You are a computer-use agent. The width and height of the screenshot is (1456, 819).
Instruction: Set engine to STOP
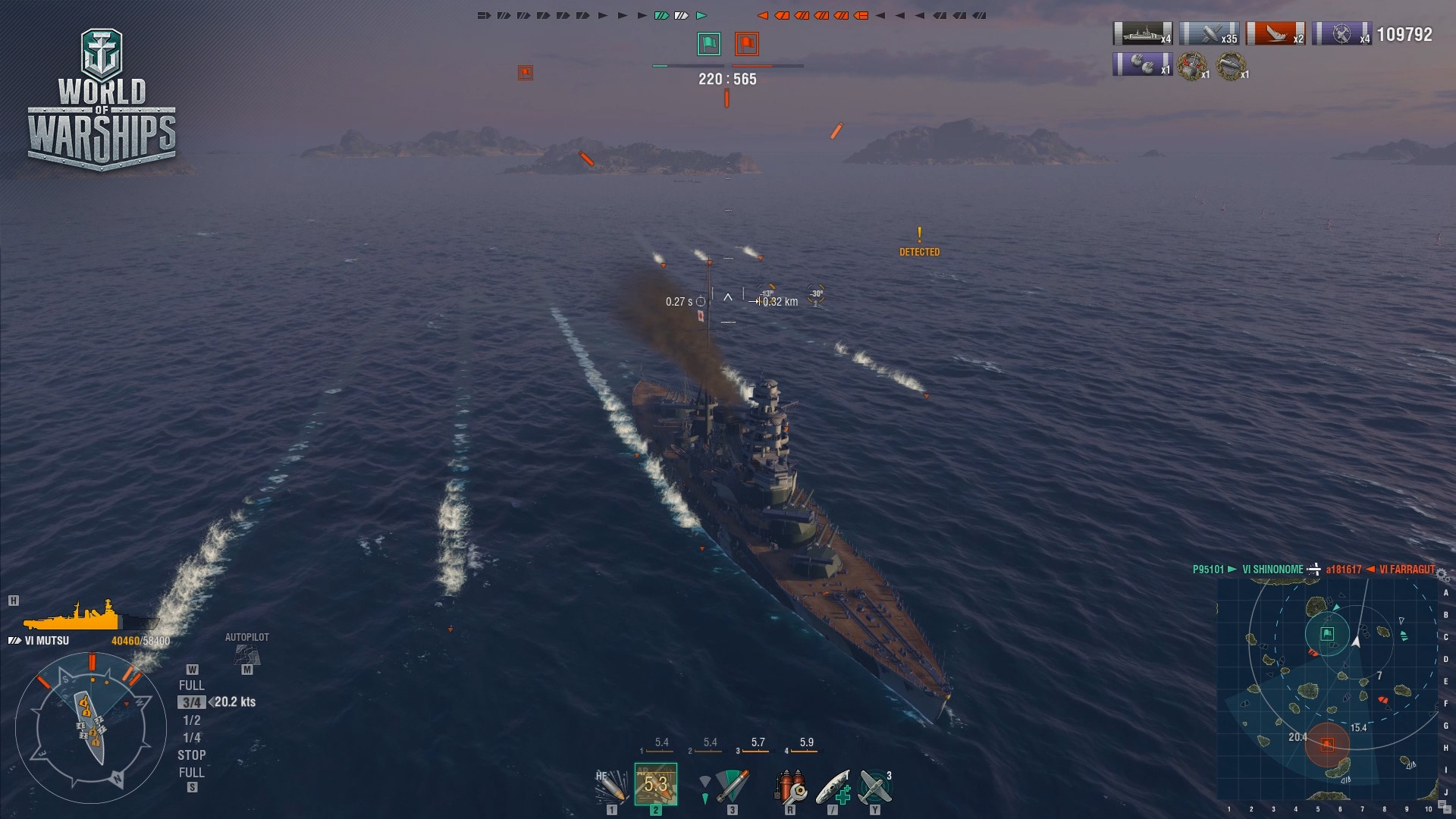point(193,755)
